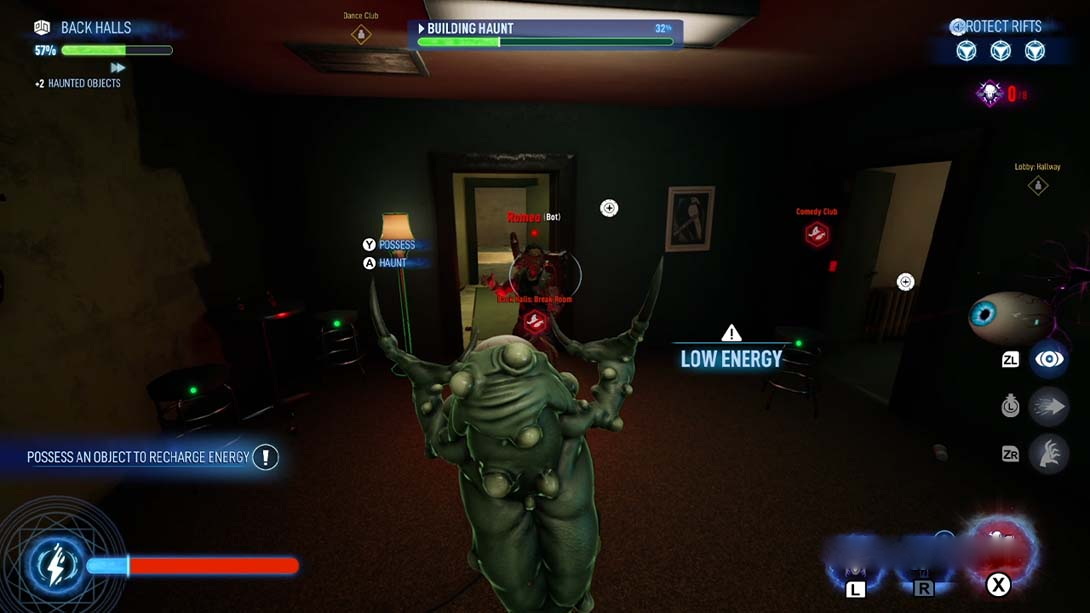Viewport: 1090px width, 613px height.
Task: Trigger the dash arrow ability icon
Action: 1049,407
